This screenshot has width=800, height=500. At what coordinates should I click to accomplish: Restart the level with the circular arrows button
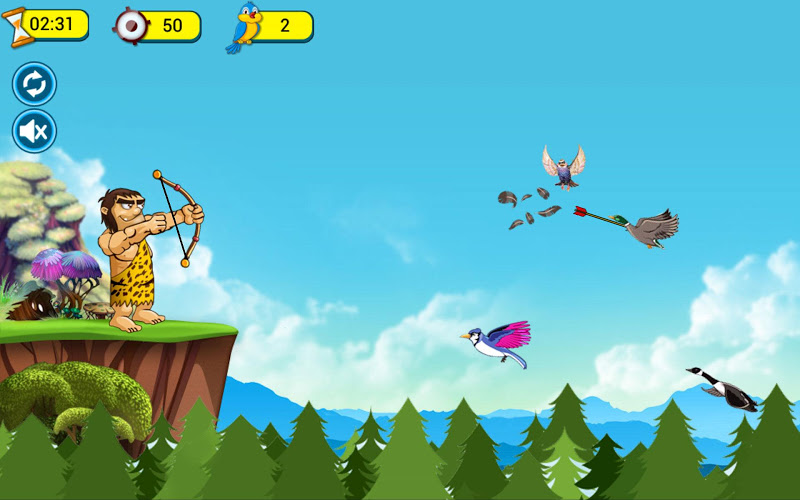pyautogui.click(x=34, y=84)
